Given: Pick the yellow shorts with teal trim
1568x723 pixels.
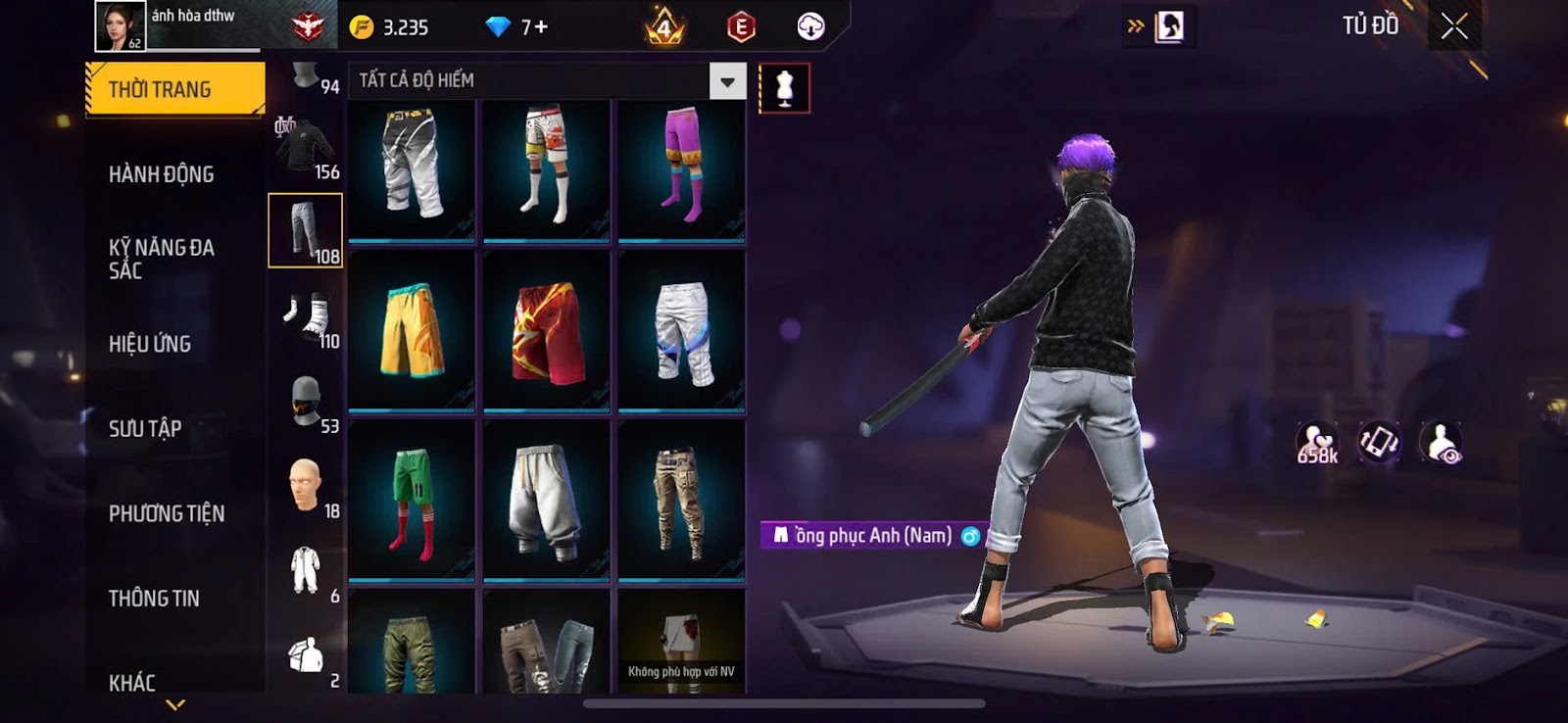Looking at the screenshot, I should click(412, 330).
